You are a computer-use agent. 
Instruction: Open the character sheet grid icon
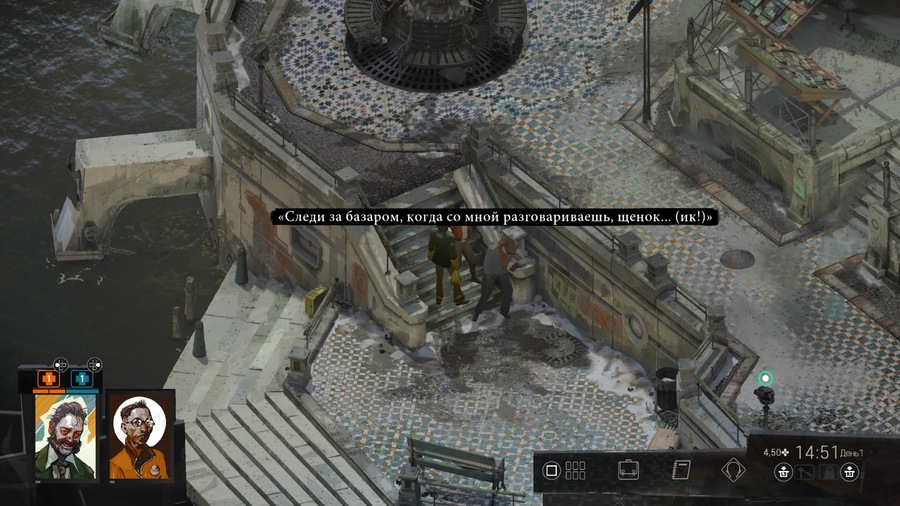coord(575,470)
